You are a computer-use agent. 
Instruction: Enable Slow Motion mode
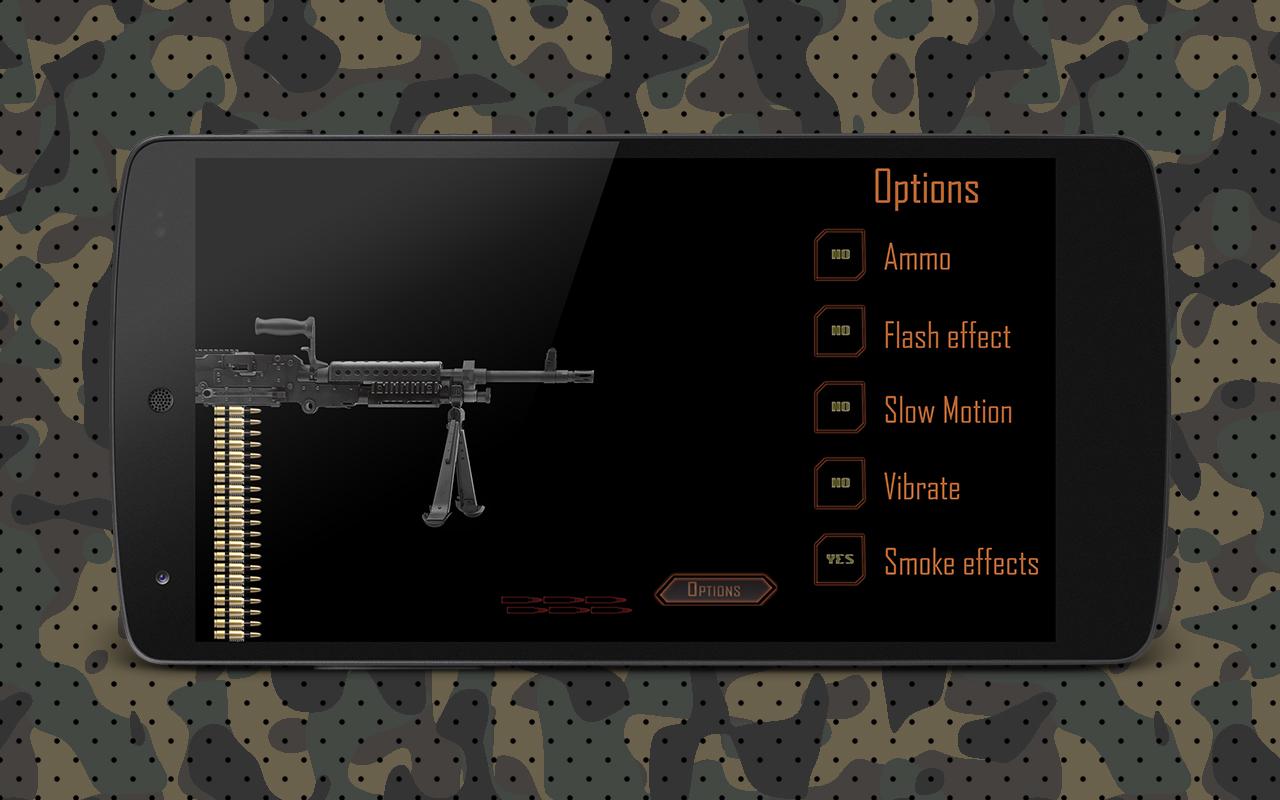click(840, 407)
